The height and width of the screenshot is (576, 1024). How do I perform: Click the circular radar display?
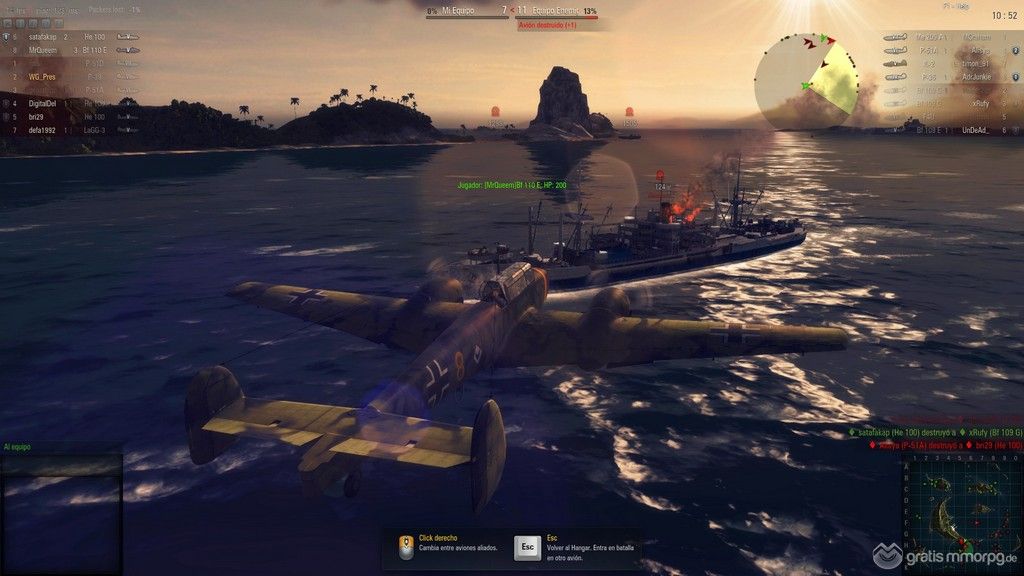coord(806,82)
